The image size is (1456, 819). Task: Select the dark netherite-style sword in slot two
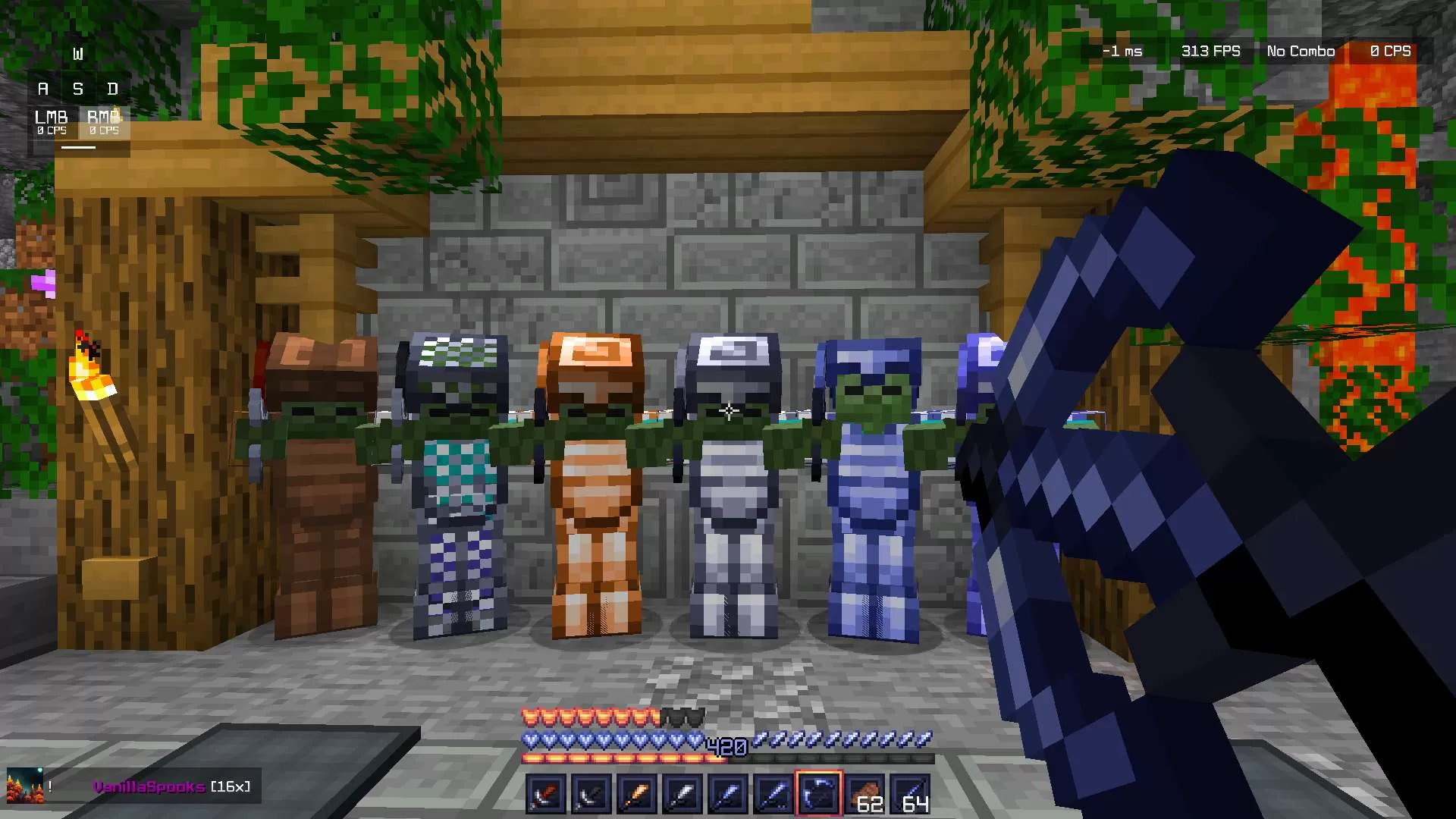(591, 792)
